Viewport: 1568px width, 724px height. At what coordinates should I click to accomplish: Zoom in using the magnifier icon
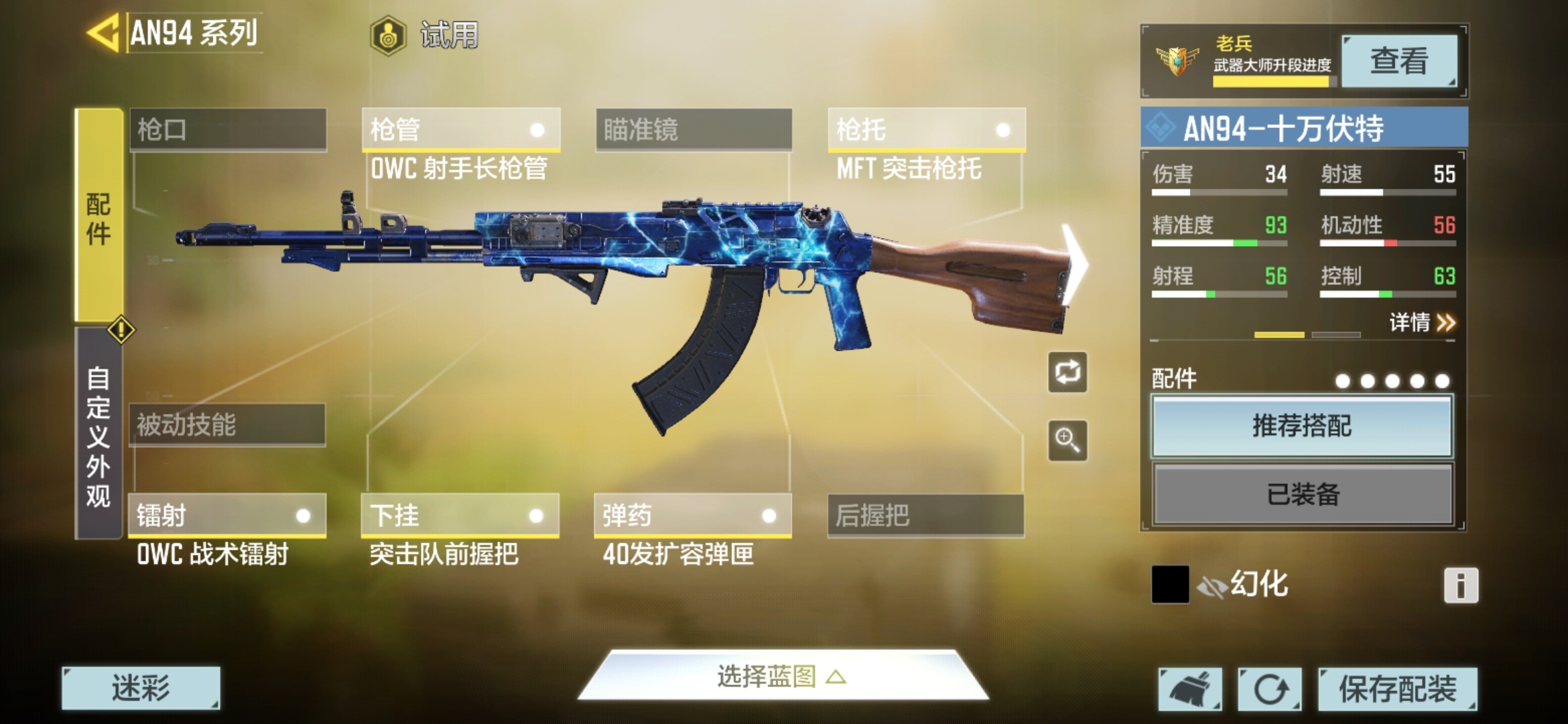click(x=1067, y=440)
